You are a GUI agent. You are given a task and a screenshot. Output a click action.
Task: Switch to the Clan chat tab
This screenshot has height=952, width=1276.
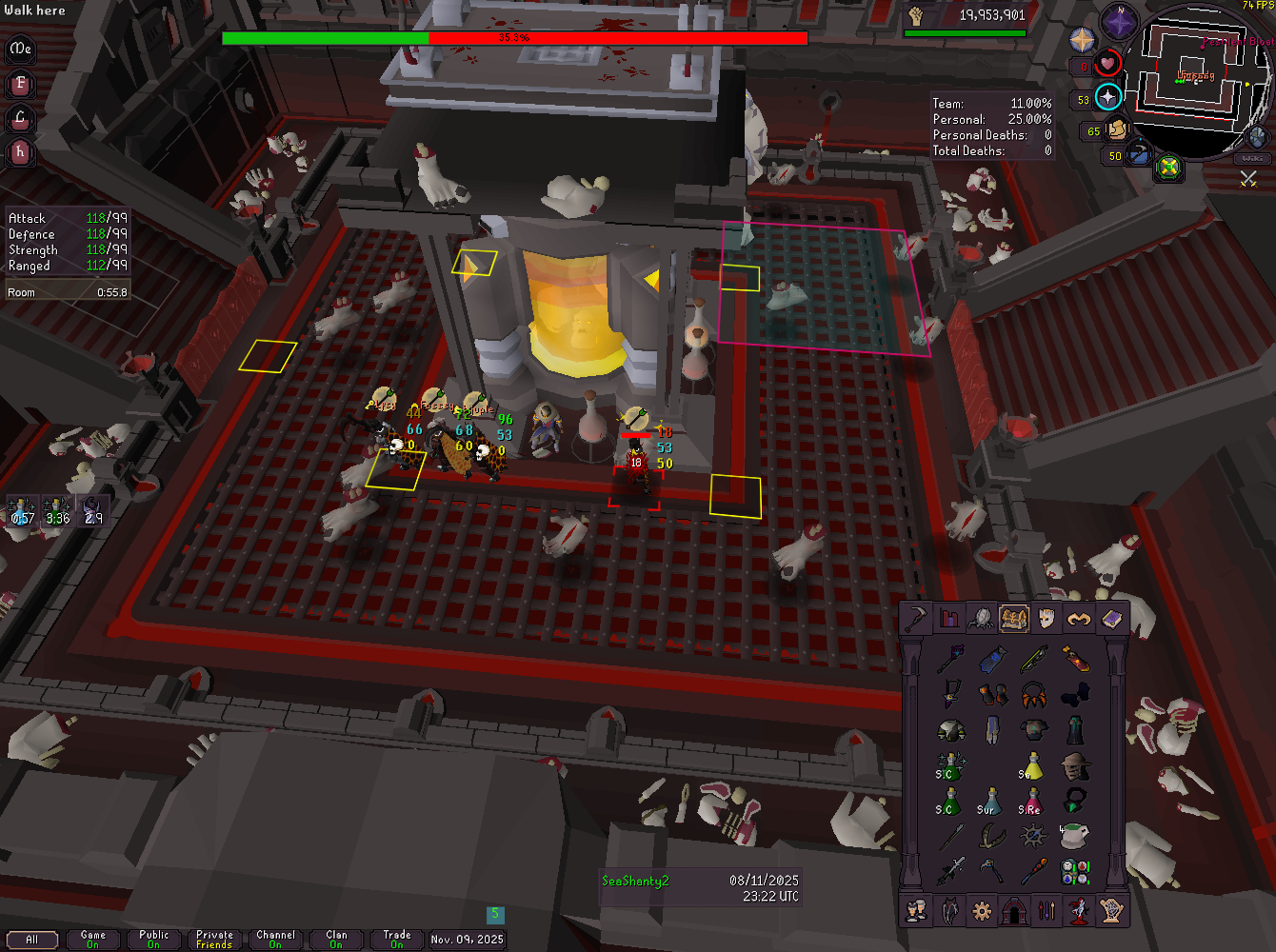337,940
